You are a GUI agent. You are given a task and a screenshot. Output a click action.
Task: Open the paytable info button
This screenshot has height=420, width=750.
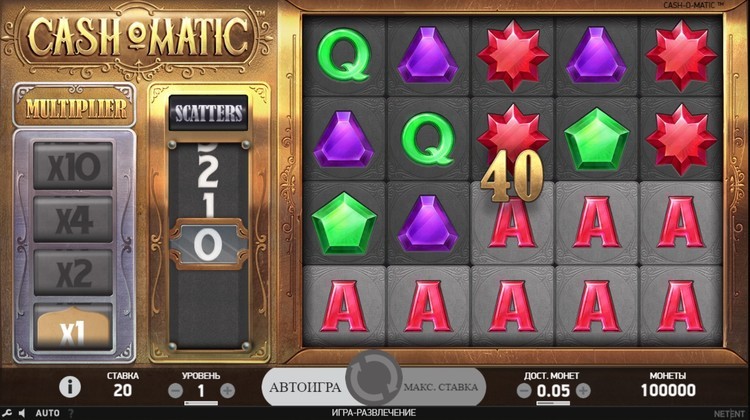[x=70, y=386]
